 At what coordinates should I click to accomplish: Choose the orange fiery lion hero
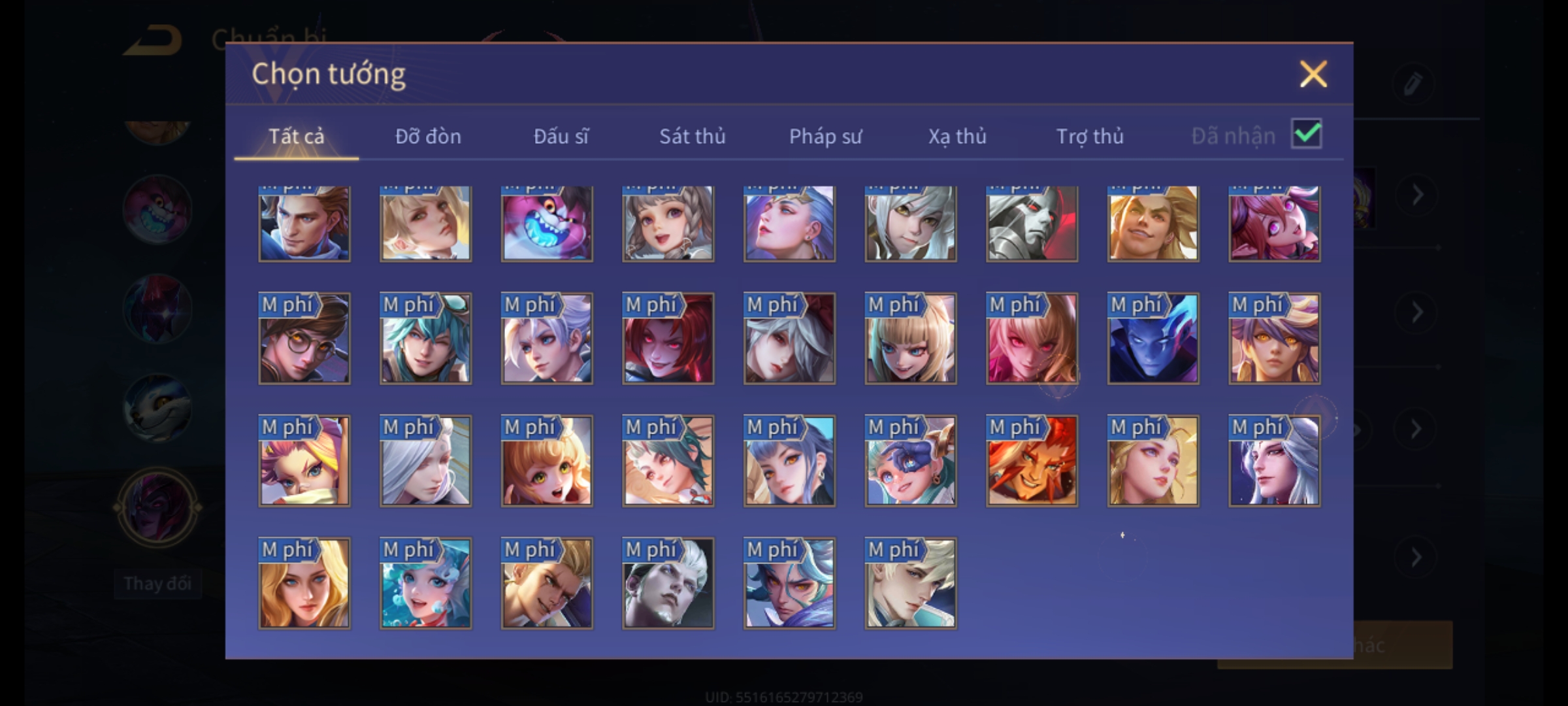[x=1032, y=461]
